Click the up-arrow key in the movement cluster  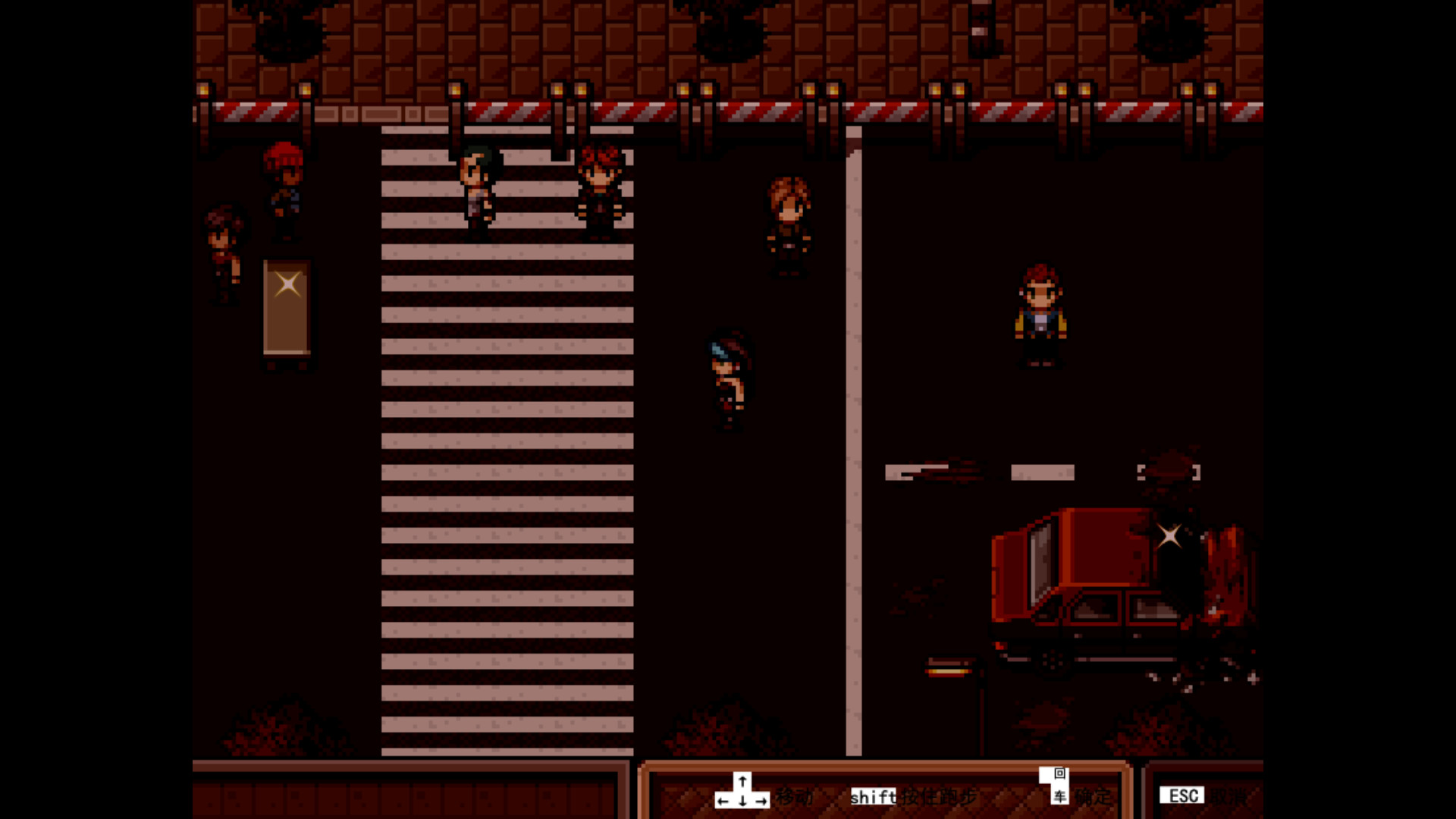(741, 780)
